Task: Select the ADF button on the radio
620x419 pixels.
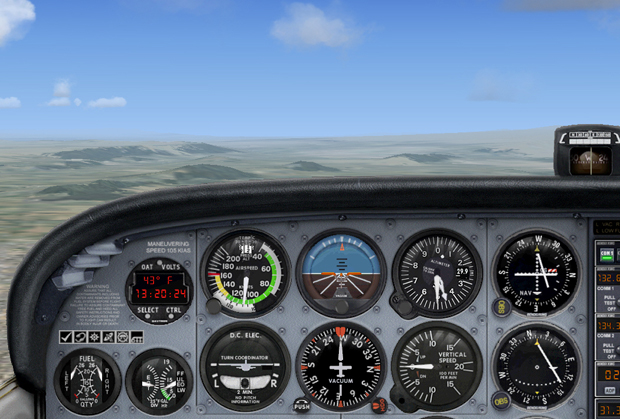Action: (x=609, y=391)
